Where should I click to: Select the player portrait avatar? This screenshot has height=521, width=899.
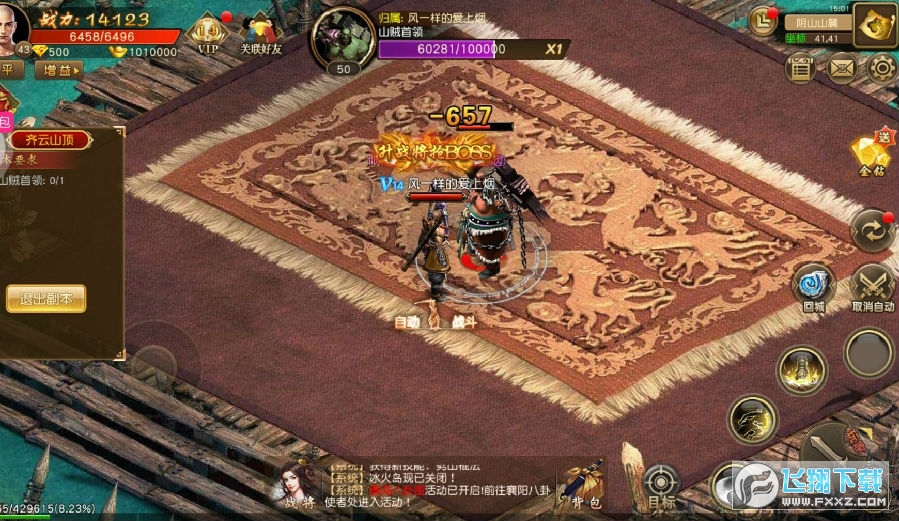point(12,22)
